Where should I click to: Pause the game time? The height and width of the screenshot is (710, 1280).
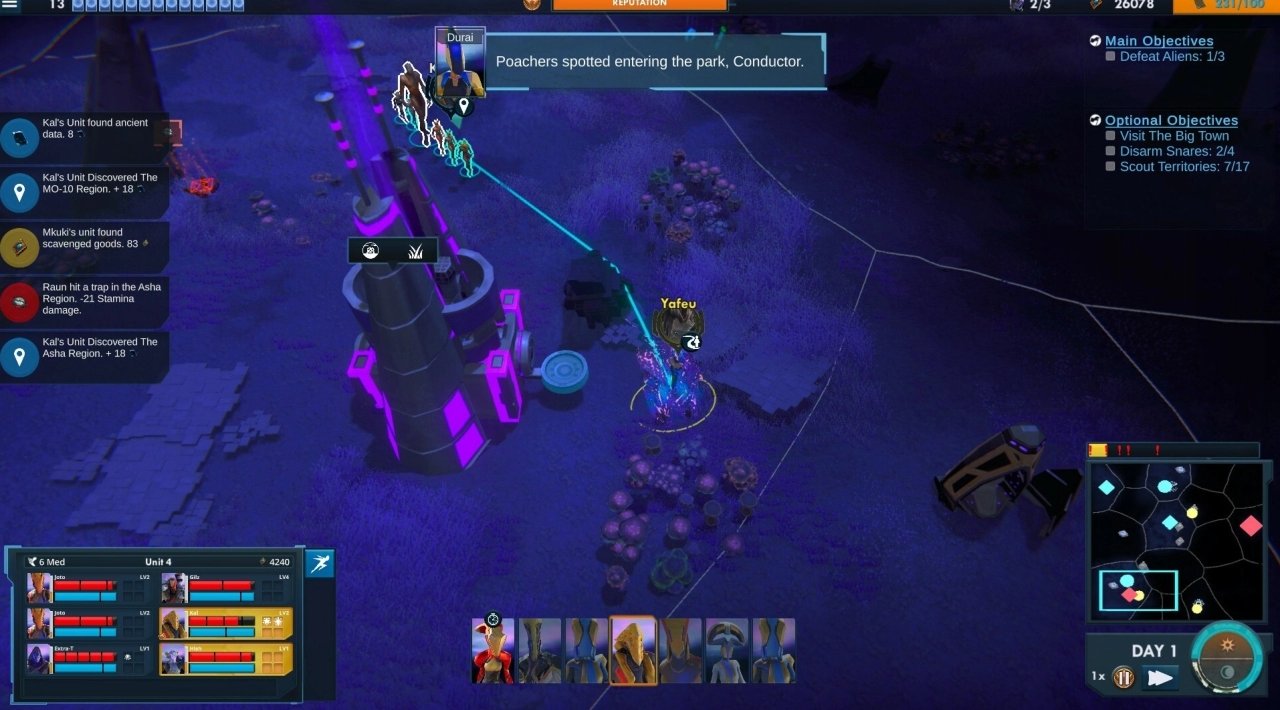[1124, 678]
